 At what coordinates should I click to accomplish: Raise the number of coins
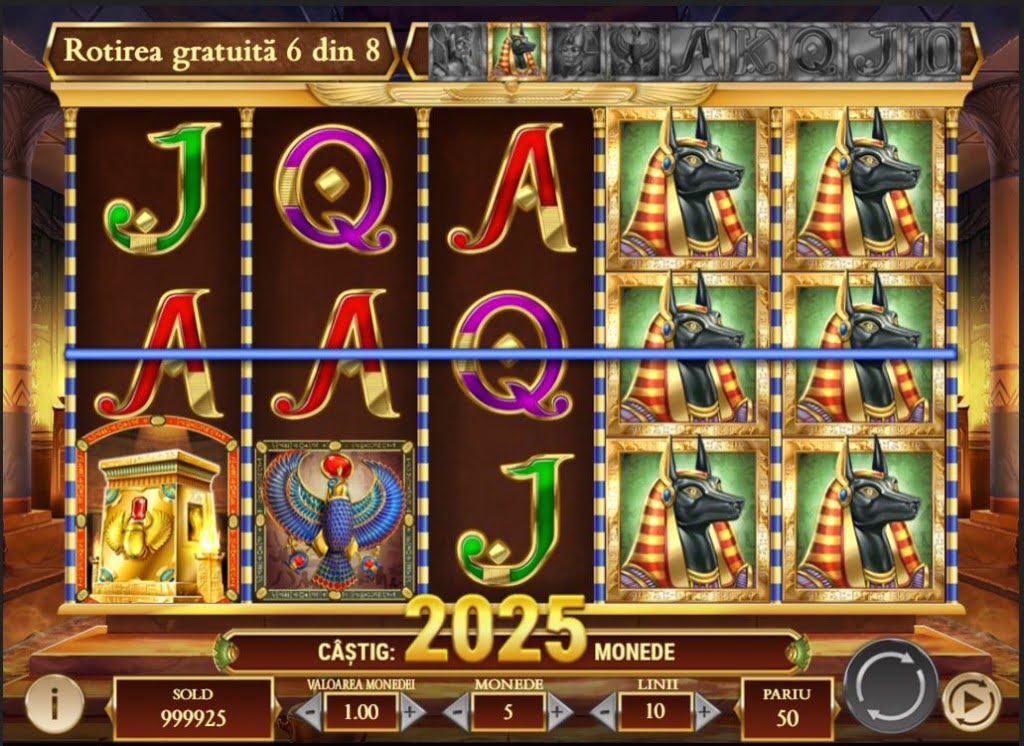pyautogui.click(x=558, y=712)
